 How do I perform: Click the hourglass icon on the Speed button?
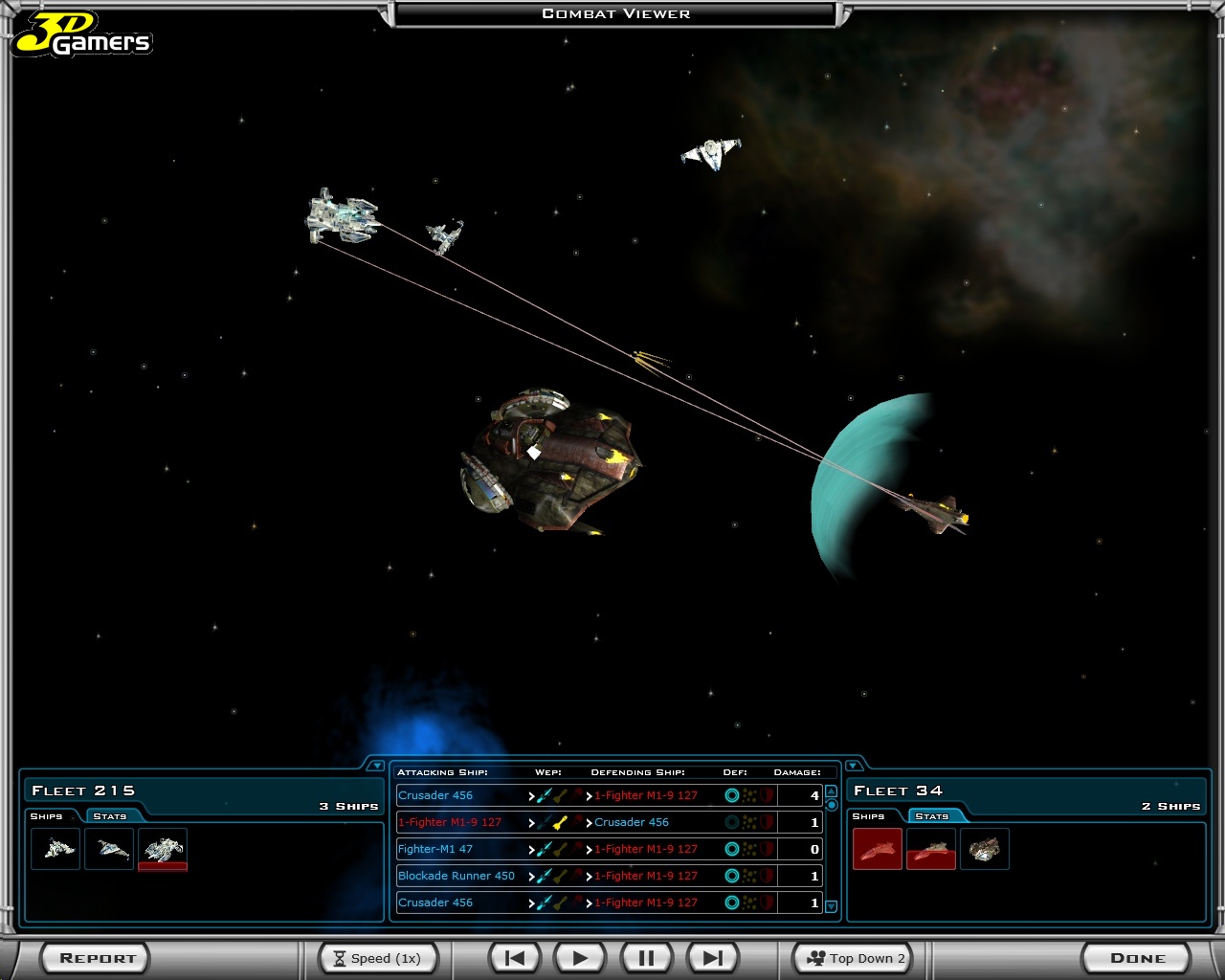[342, 958]
